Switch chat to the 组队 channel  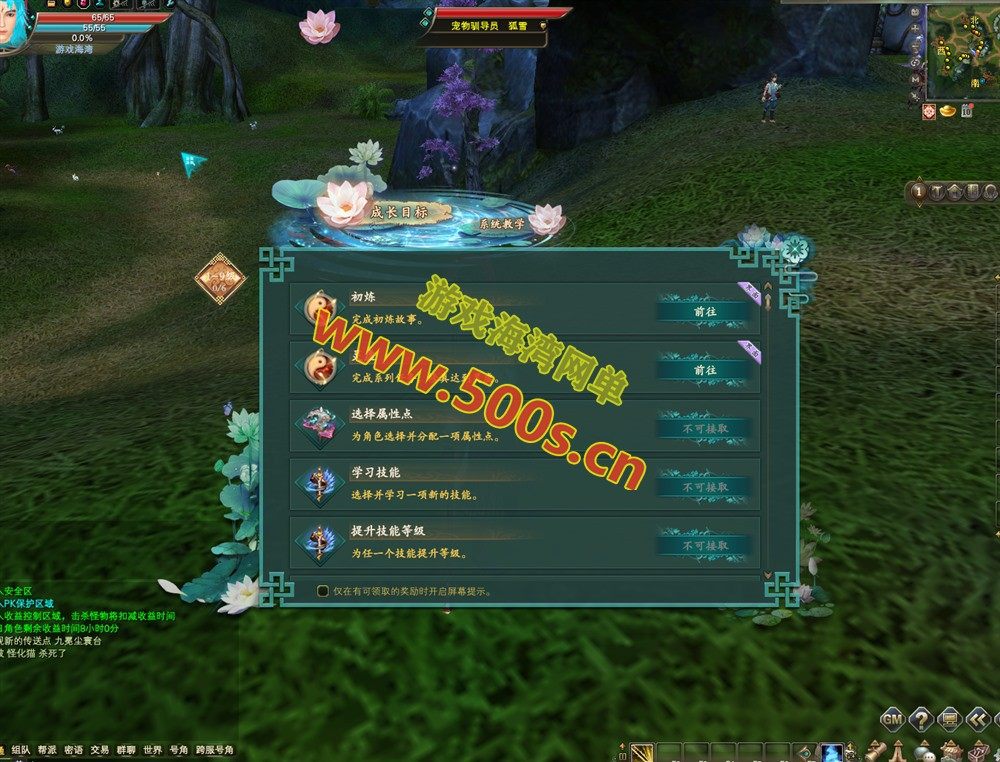coord(21,749)
